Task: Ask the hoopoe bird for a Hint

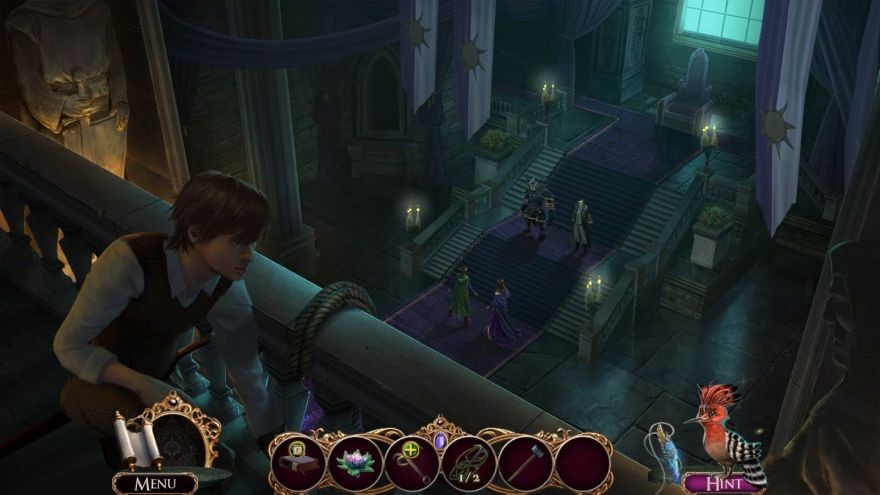Action: pyautogui.click(x=723, y=484)
